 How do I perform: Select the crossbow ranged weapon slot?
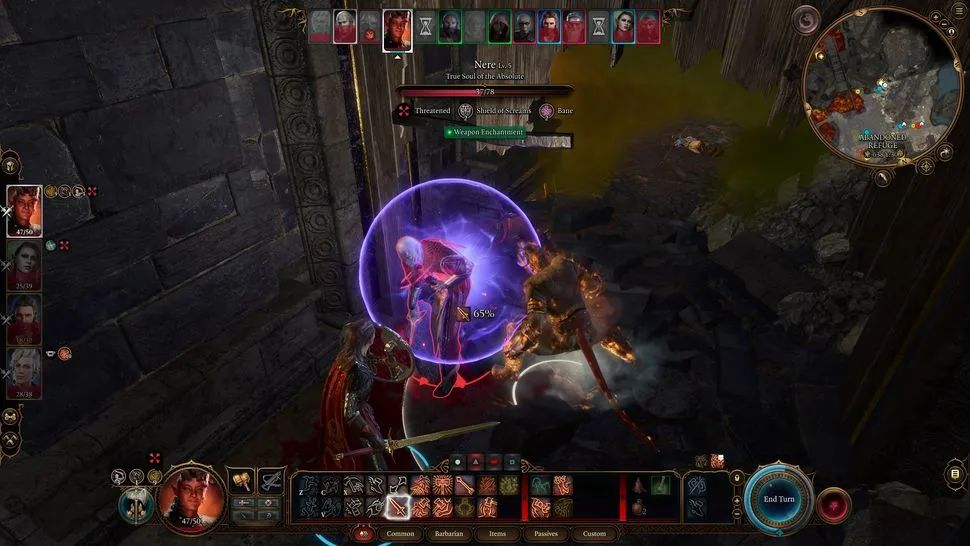coord(270,482)
